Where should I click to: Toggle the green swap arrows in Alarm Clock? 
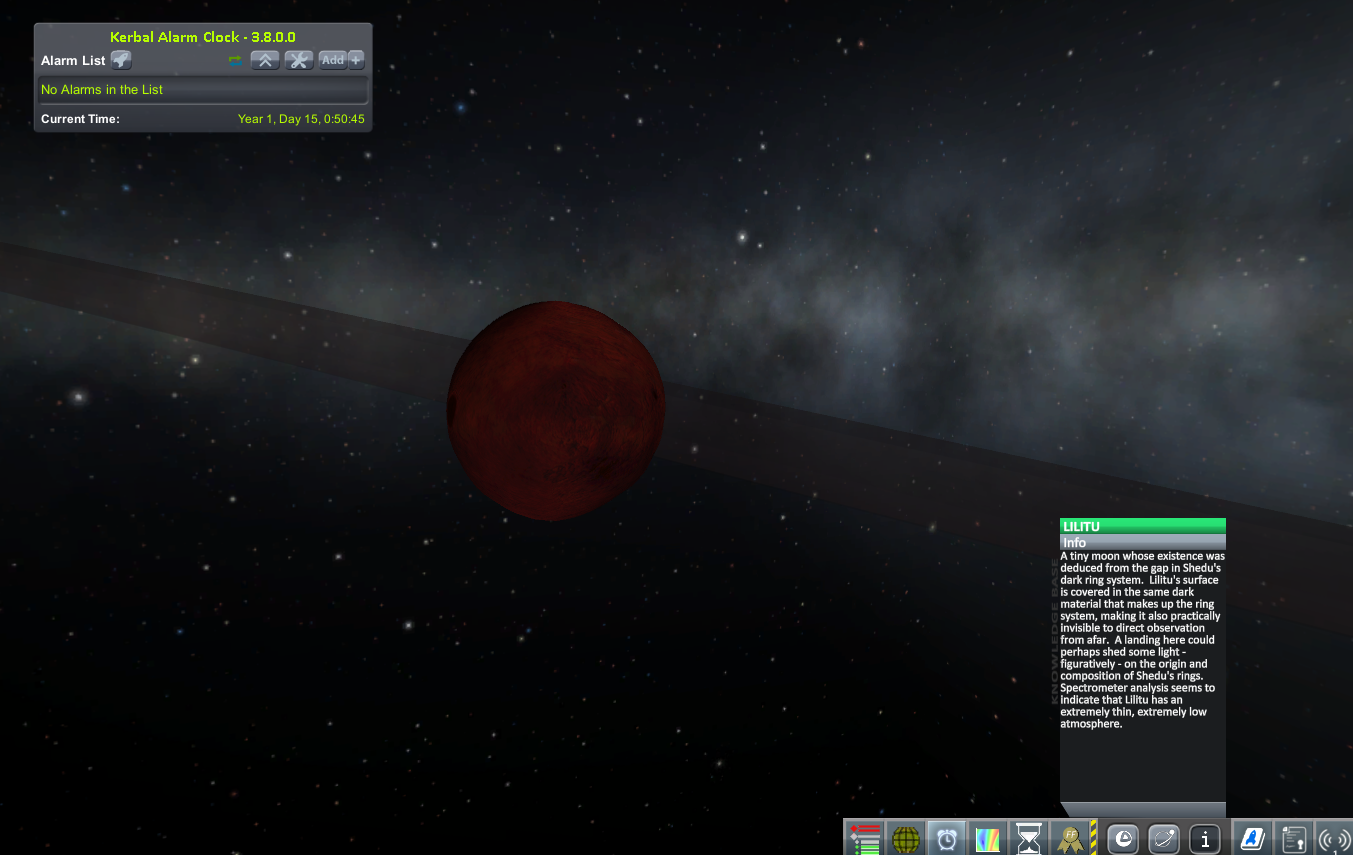(235, 60)
